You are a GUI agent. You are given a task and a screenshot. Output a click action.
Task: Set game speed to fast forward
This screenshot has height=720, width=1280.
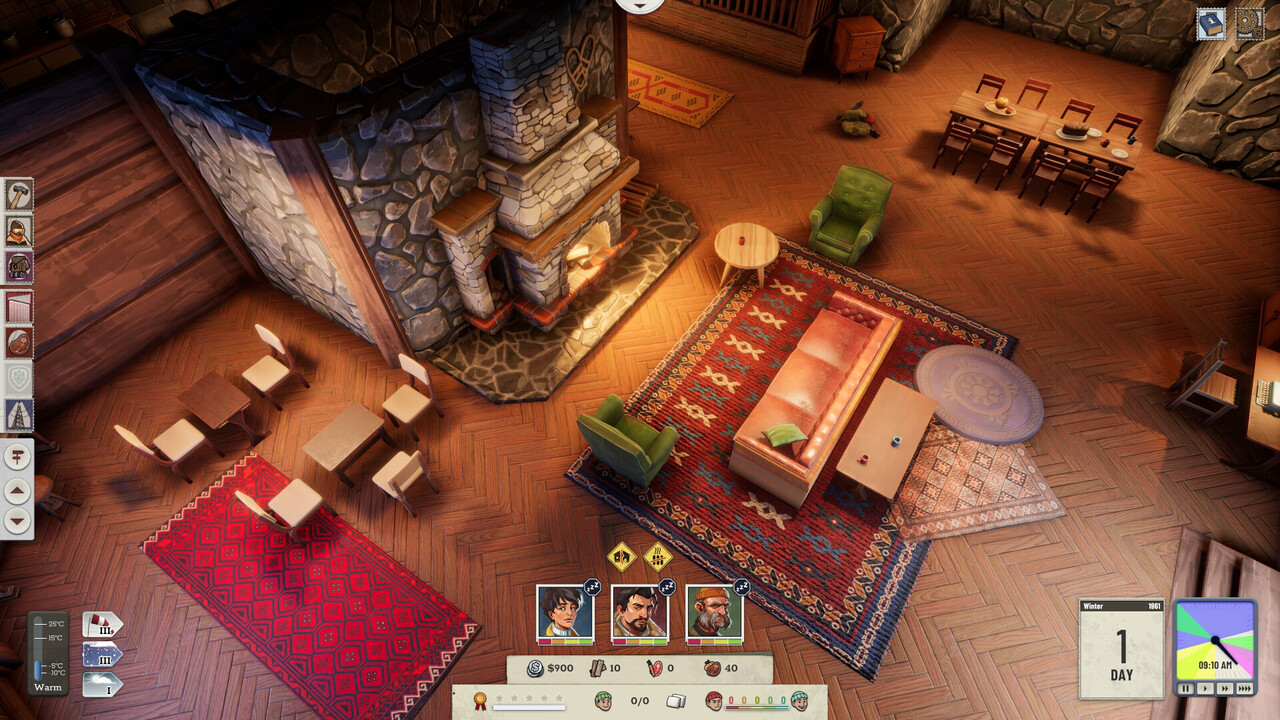point(1224,689)
